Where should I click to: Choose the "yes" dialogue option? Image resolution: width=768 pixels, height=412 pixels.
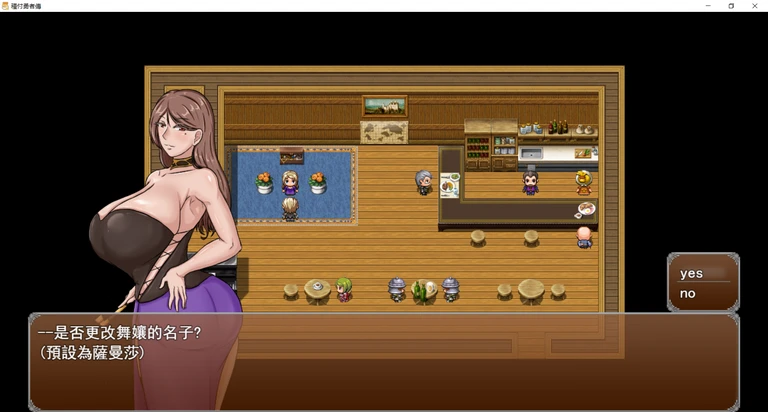click(x=692, y=273)
